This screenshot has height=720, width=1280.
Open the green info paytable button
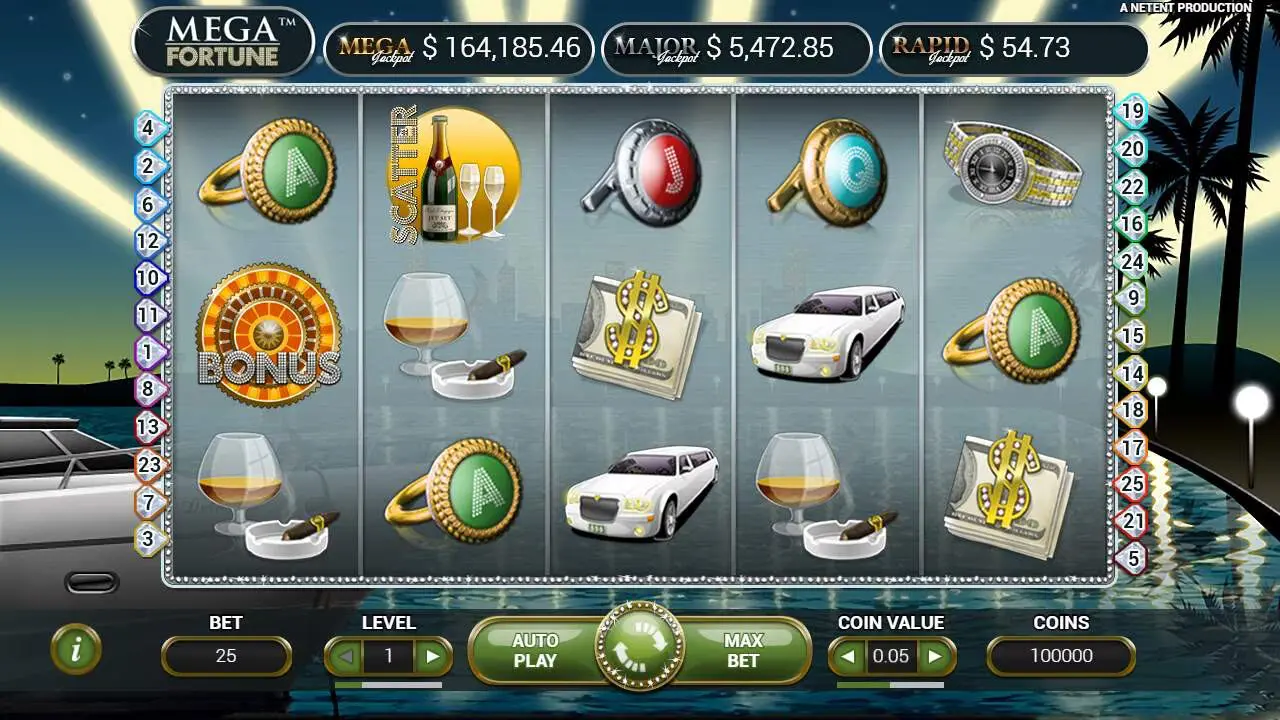[76, 649]
